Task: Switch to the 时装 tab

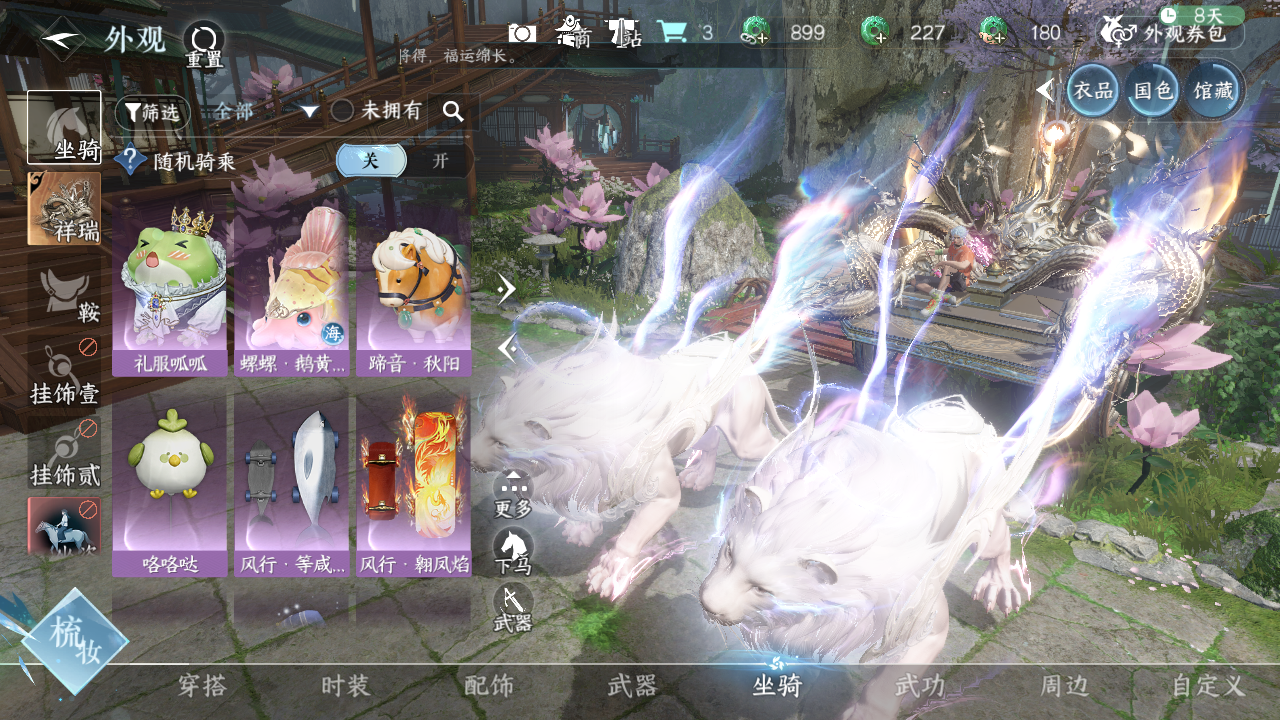Action: point(346,686)
